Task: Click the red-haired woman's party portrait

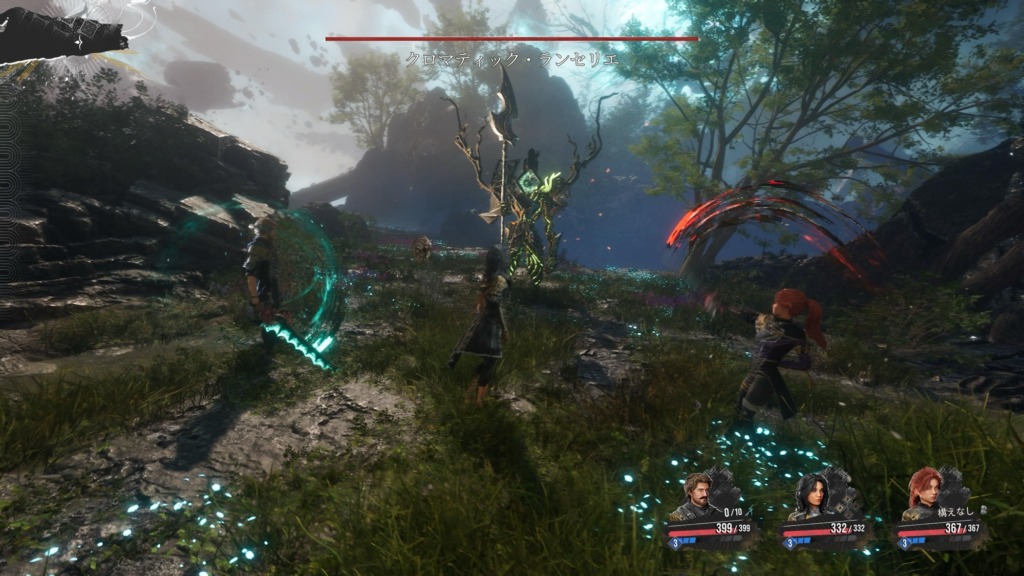Action: point(924,494)
